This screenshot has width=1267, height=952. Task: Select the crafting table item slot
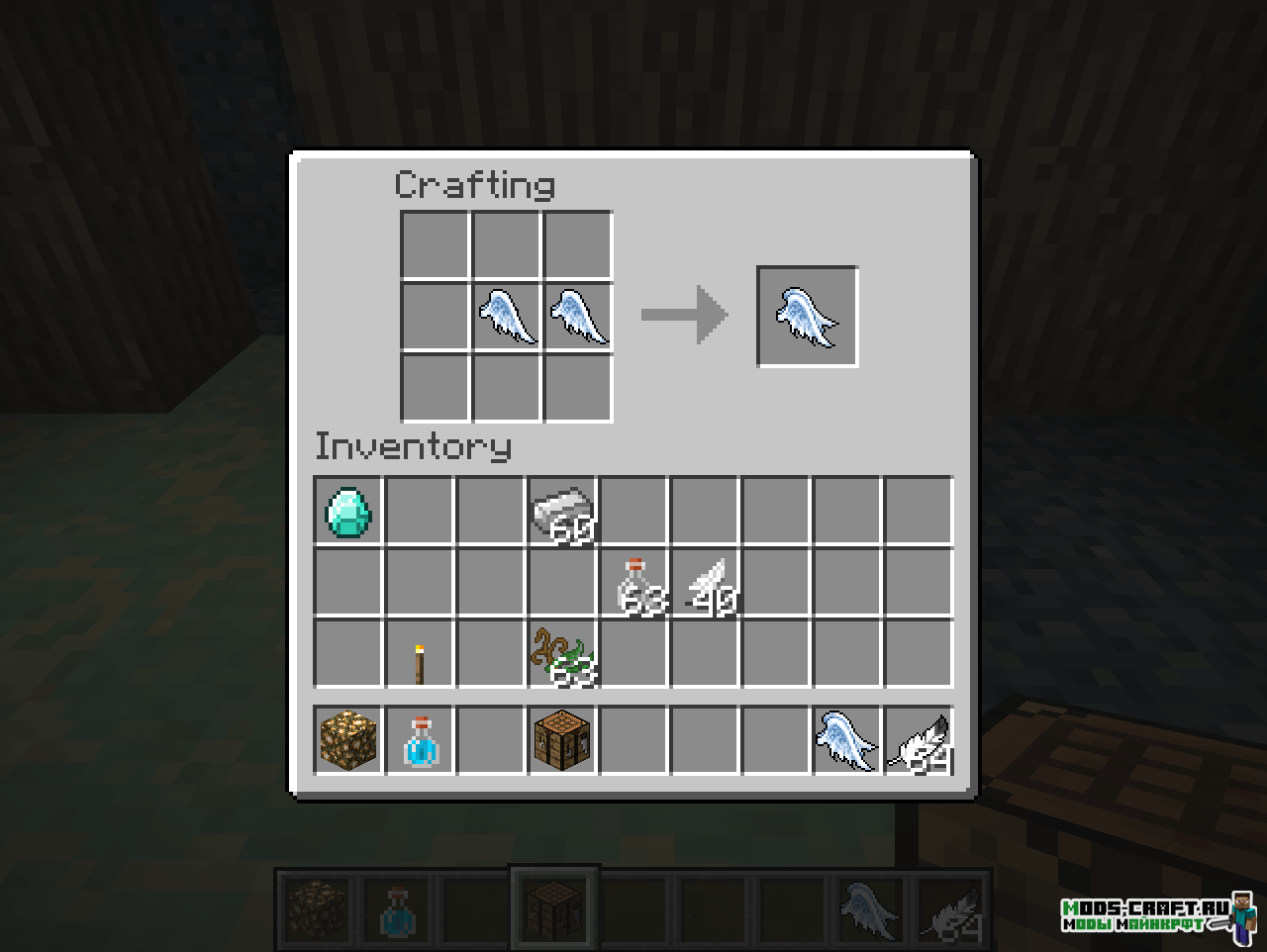[562, 740]
